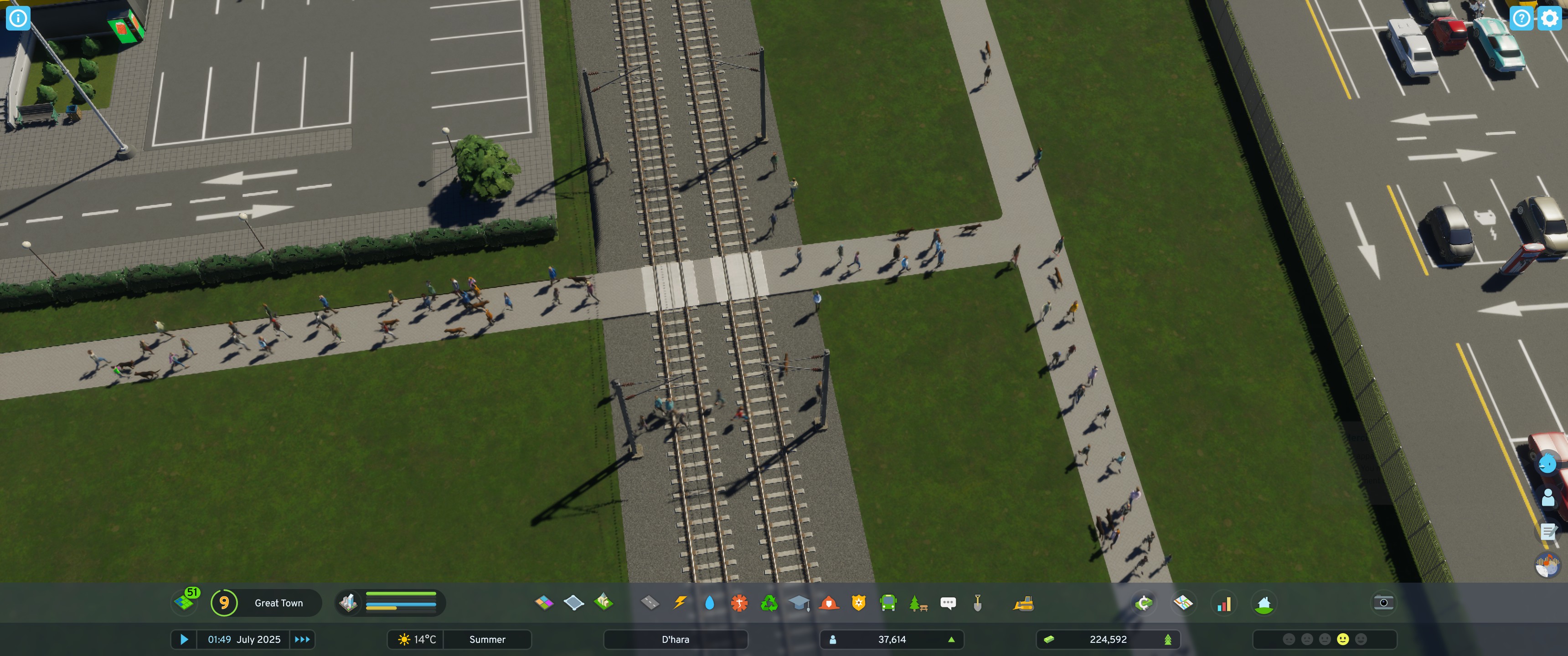The height and width of the screenshot is (656, 1568).
Task: Open the Transportation menu
Action: tap(888, 603)
